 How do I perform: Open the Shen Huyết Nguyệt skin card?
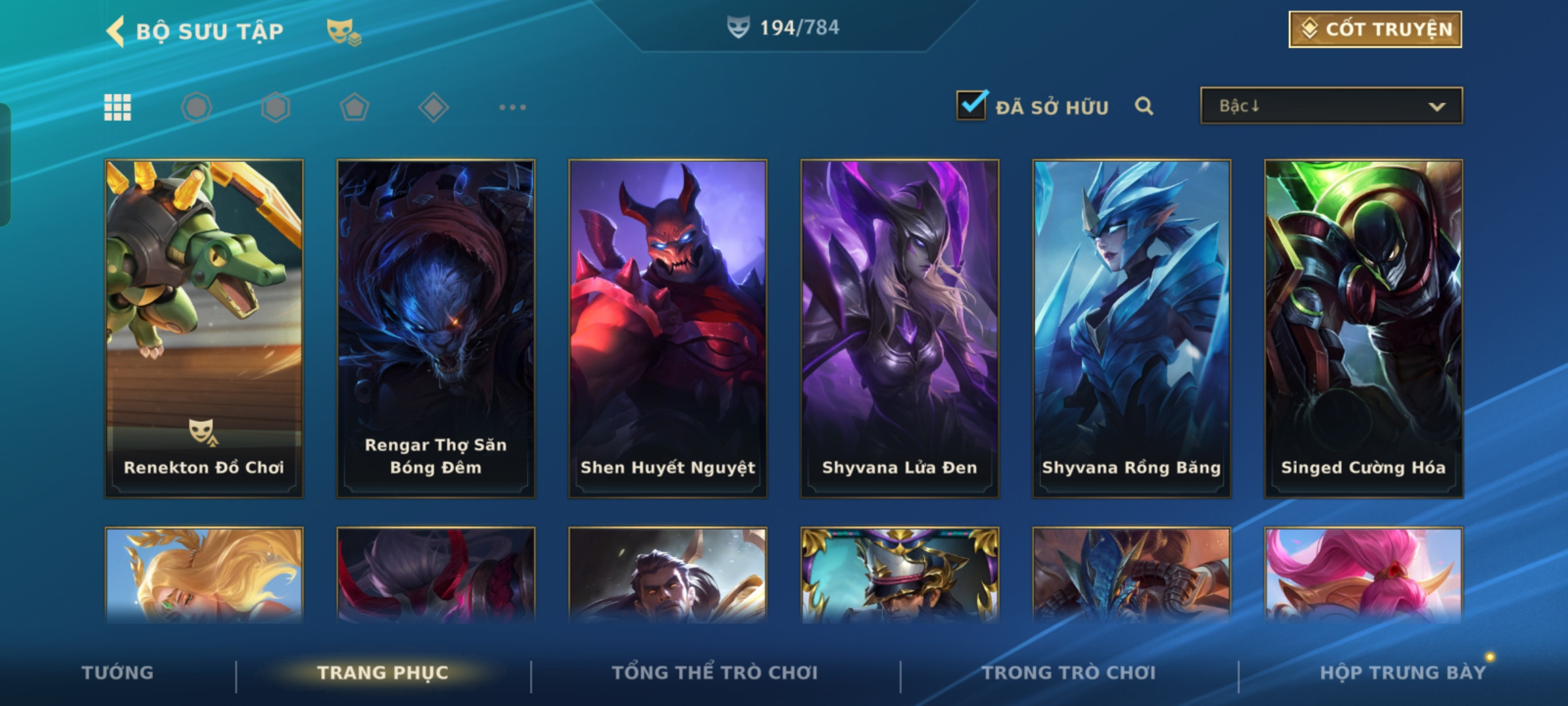click(668, 328)
